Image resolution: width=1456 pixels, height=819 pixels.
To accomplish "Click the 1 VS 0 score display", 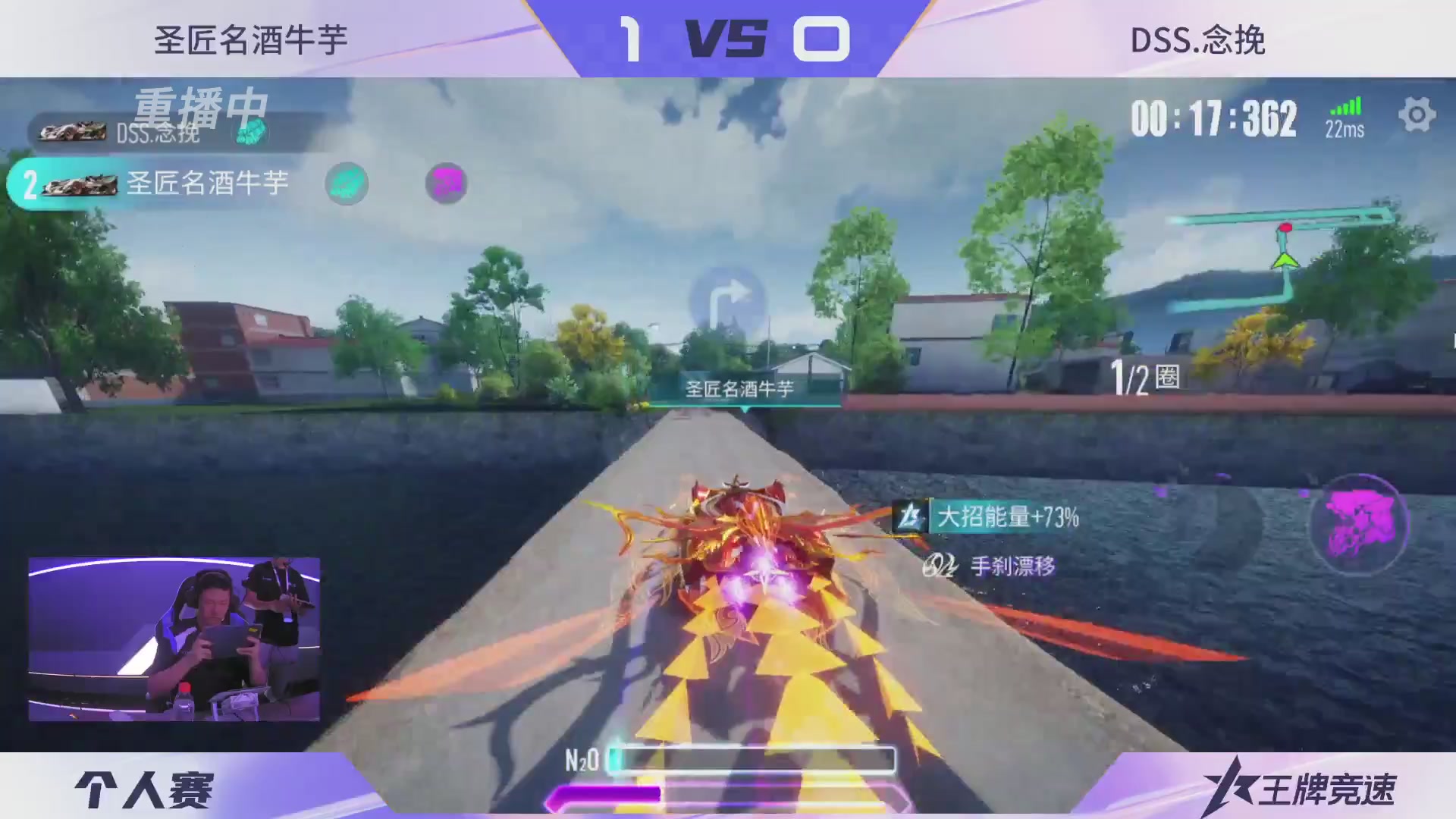I will [728, 38].
